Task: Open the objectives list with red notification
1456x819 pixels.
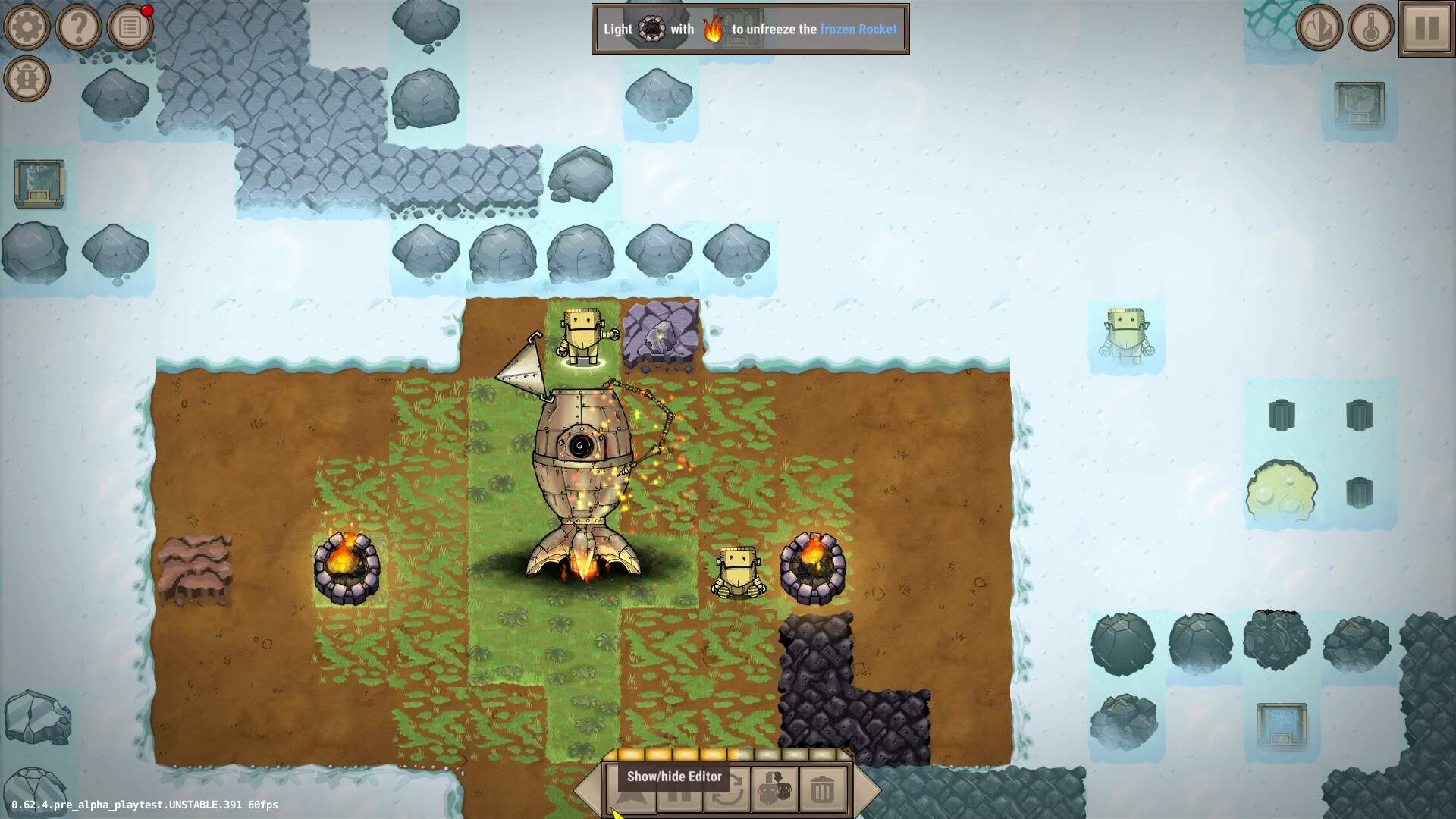Action: (x=130, y=27)
